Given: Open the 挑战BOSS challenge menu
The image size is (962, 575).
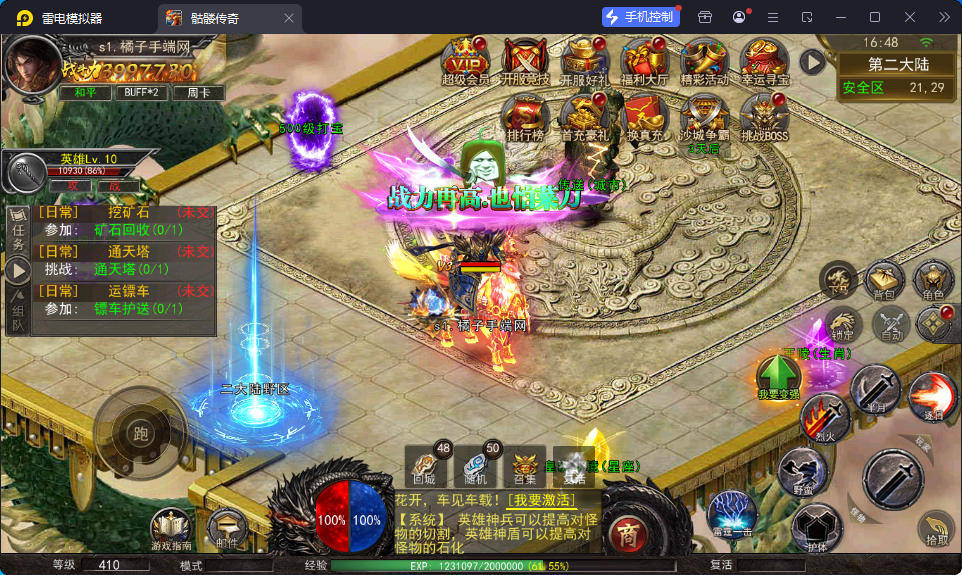Looking at the screenshot, I should pyautogui.click(x=765, y=115).
